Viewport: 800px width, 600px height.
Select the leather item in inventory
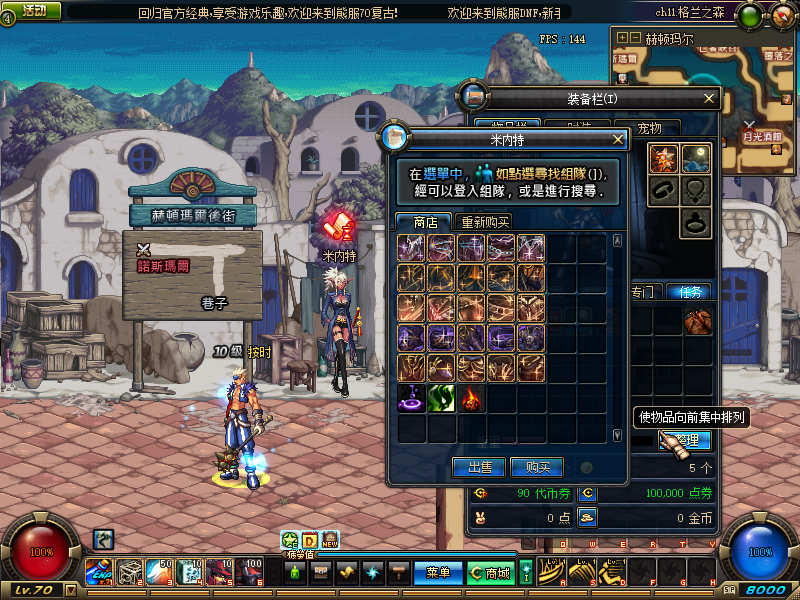click(x=697, y=321)
